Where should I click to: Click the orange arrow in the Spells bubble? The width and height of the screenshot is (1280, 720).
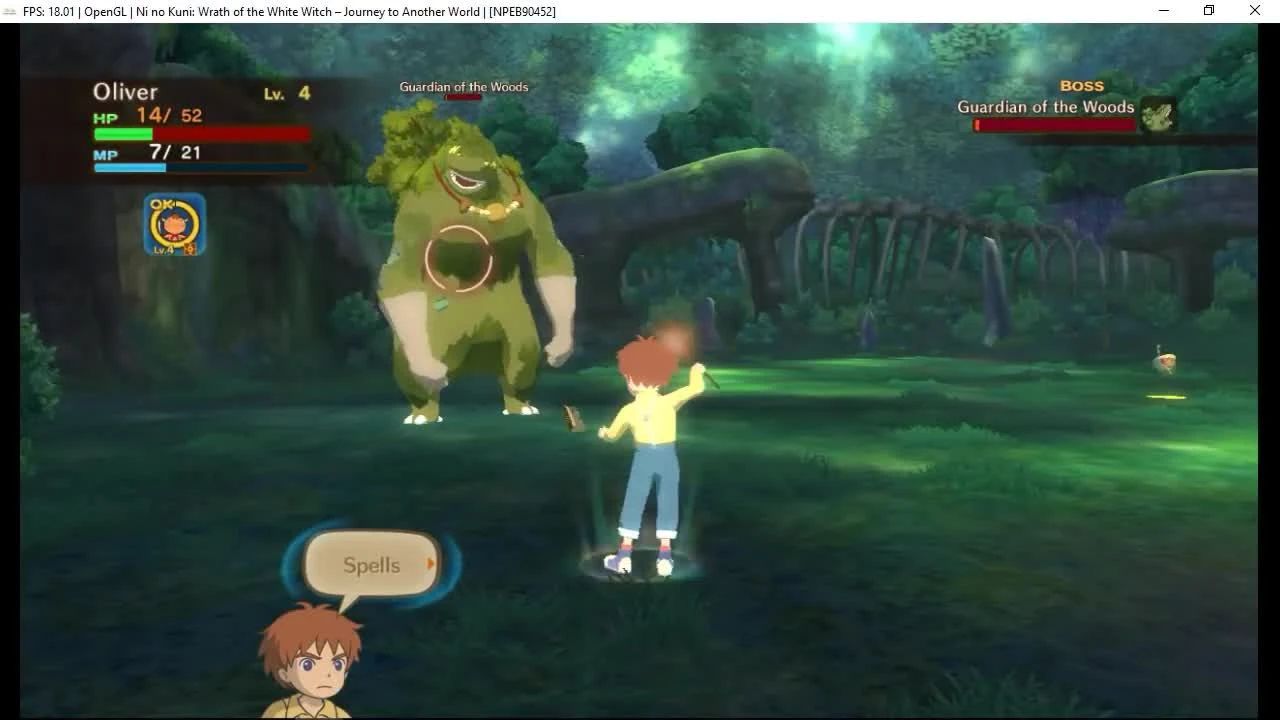430,563
